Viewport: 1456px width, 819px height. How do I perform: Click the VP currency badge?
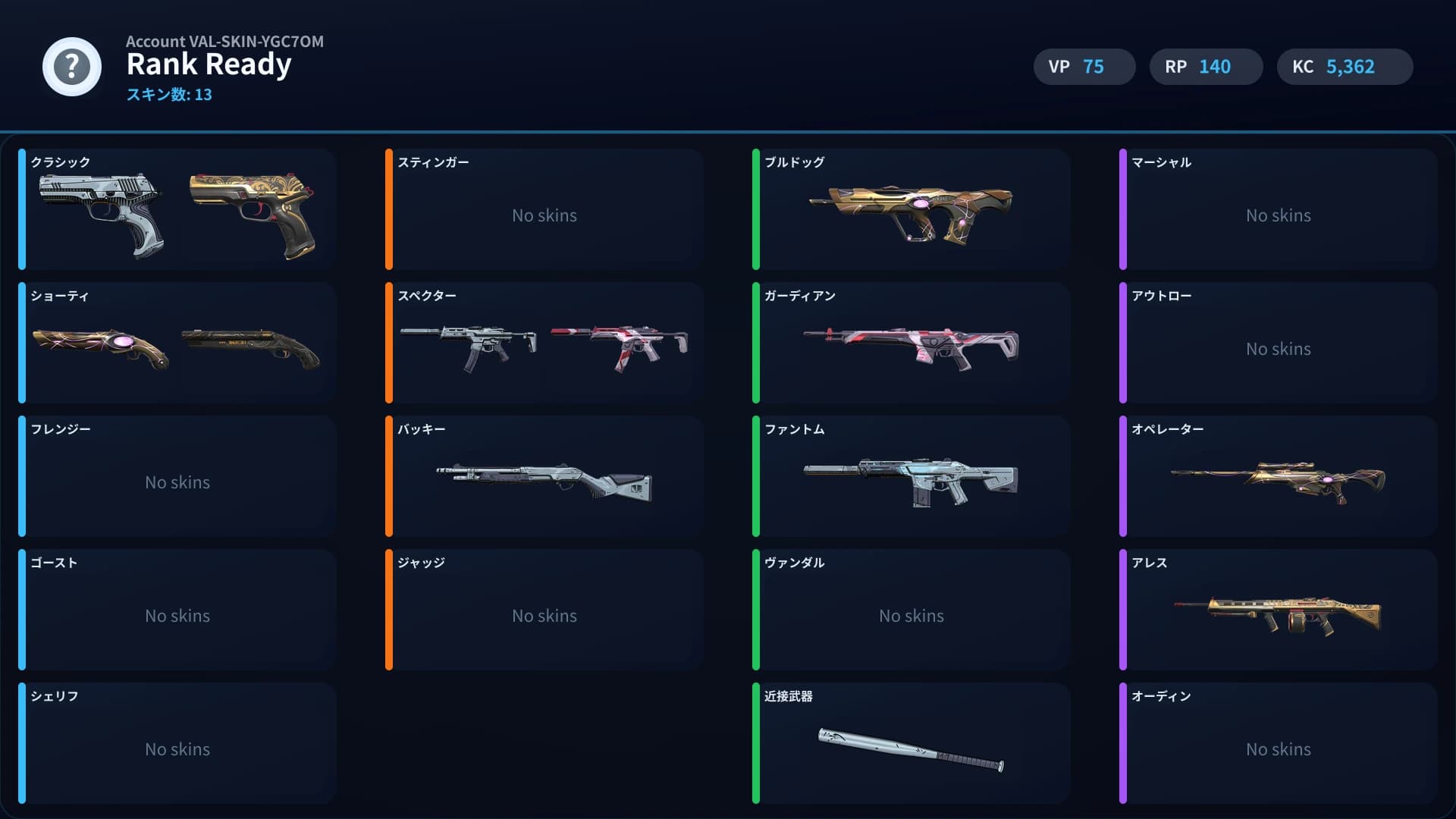[x=1084, y=67]
